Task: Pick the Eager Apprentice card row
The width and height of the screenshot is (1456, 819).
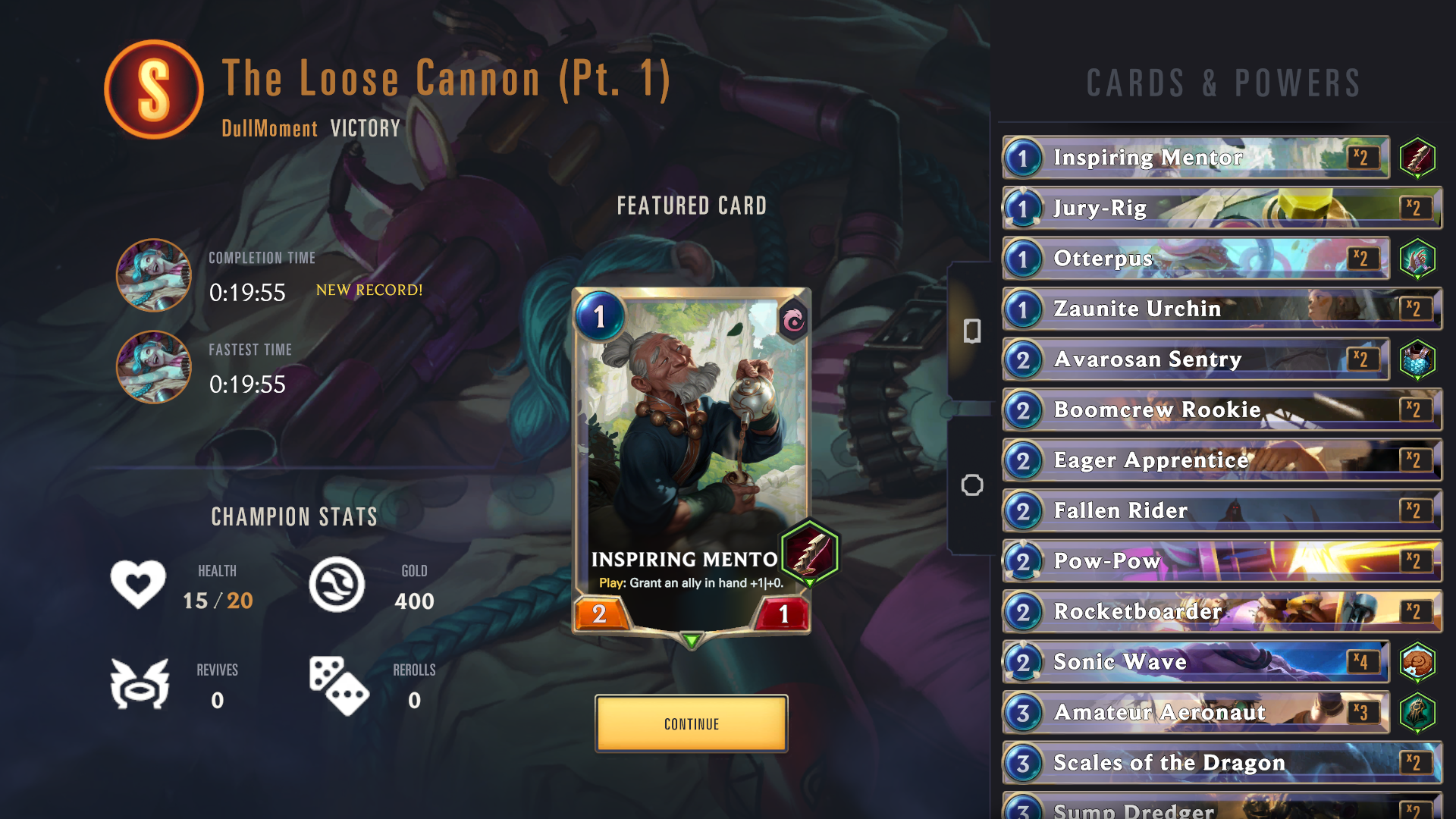Action: pyautogui.click(x=1221, y=460)
